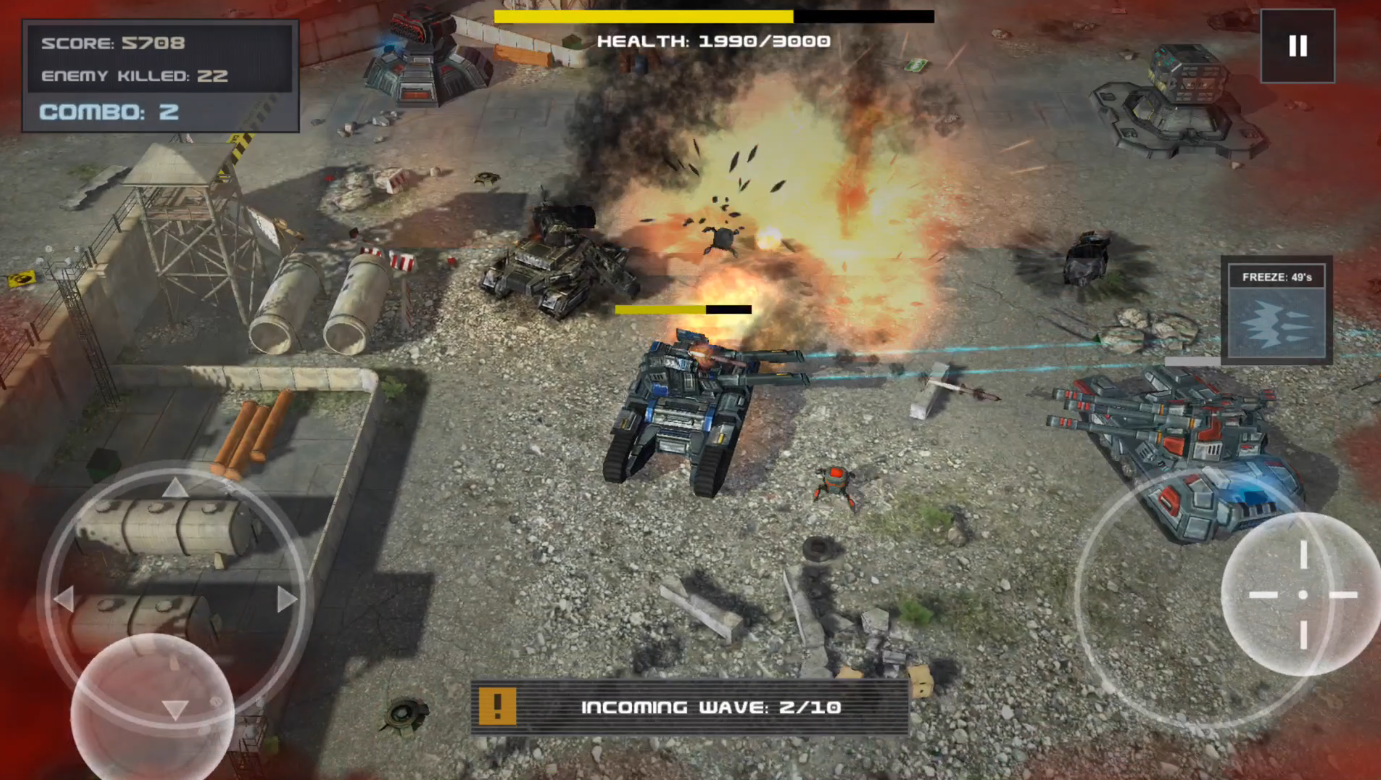Tap the up arrow on movement joystick
Viewport: 1381px width, 780px height.
[x=175, y=488]
